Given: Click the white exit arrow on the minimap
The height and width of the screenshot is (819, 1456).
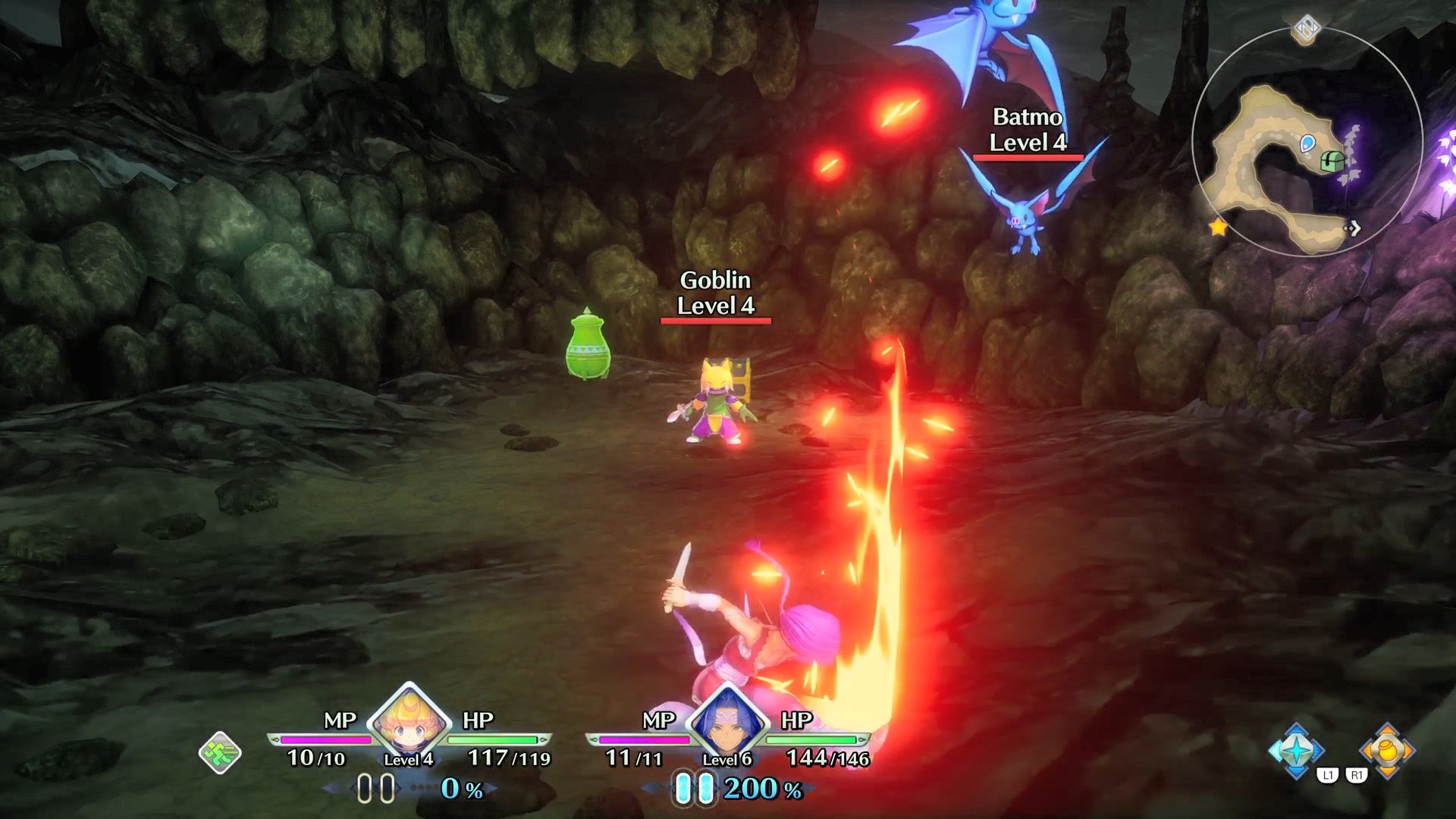Looking at the screenshot, I should click(1352, 227).
